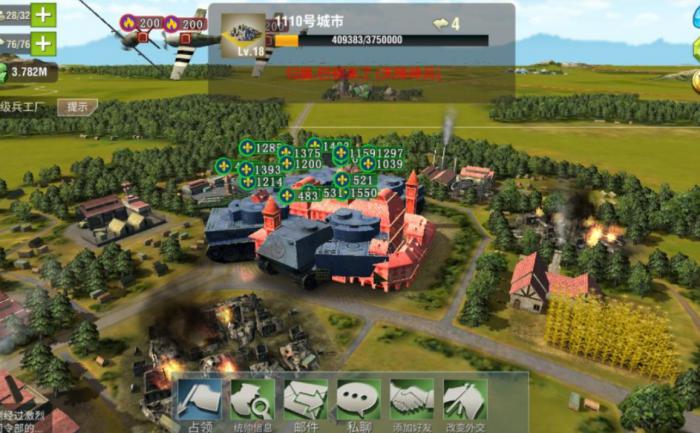Start a 私聊 private chat
The width and height of the screenshot is (700, 433).
click(x=358, y=402)
